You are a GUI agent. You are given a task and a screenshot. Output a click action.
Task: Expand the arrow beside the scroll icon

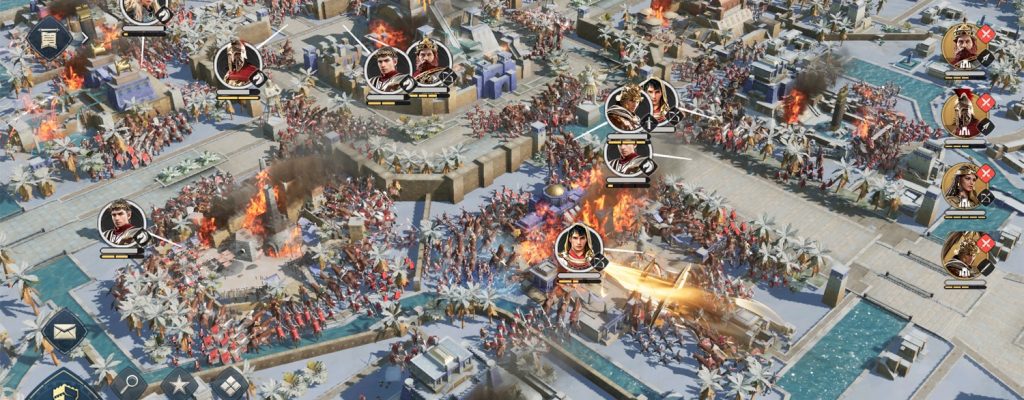(85, 38)
